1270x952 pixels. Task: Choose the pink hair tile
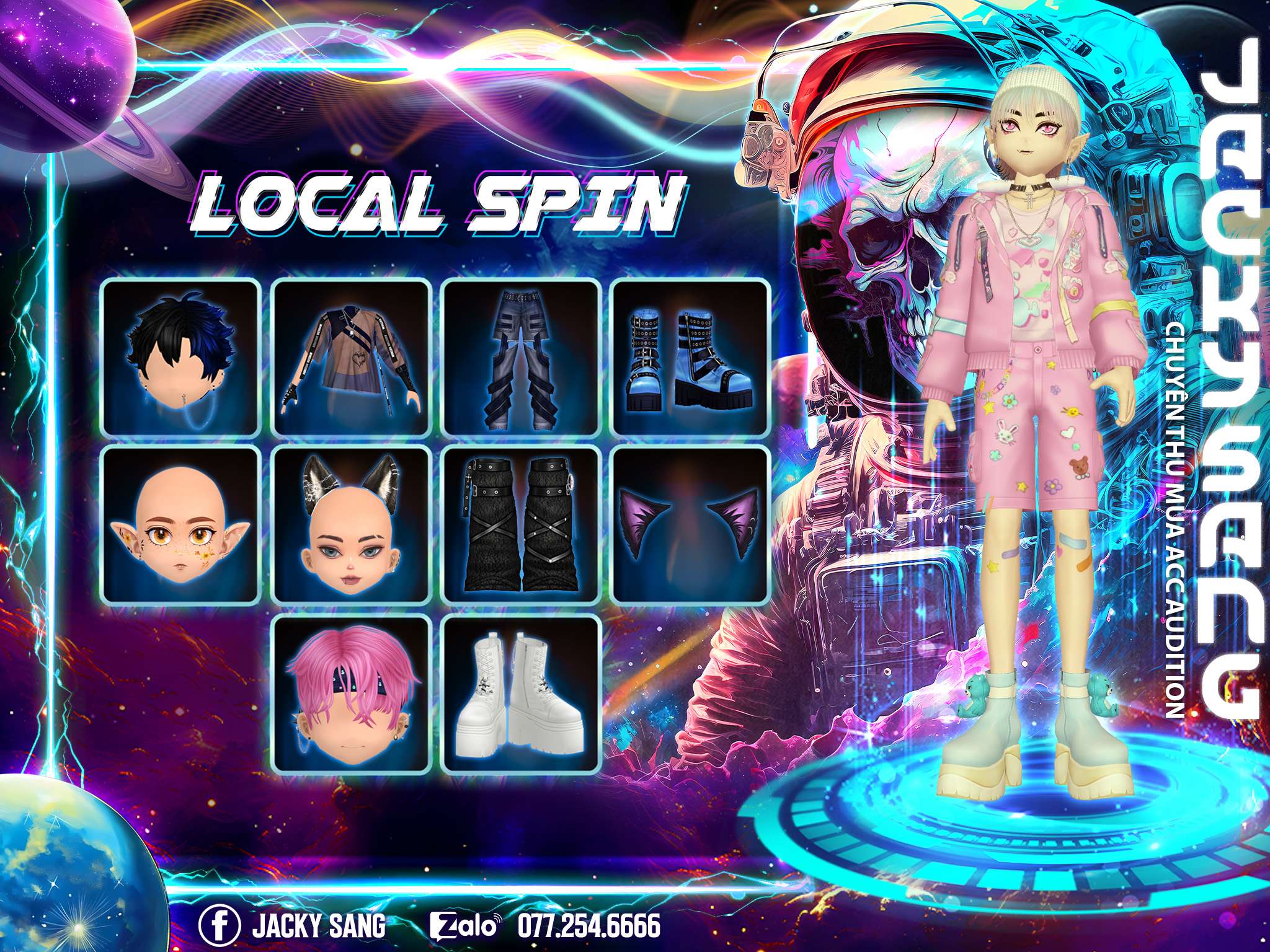click(x=352, y=694)
